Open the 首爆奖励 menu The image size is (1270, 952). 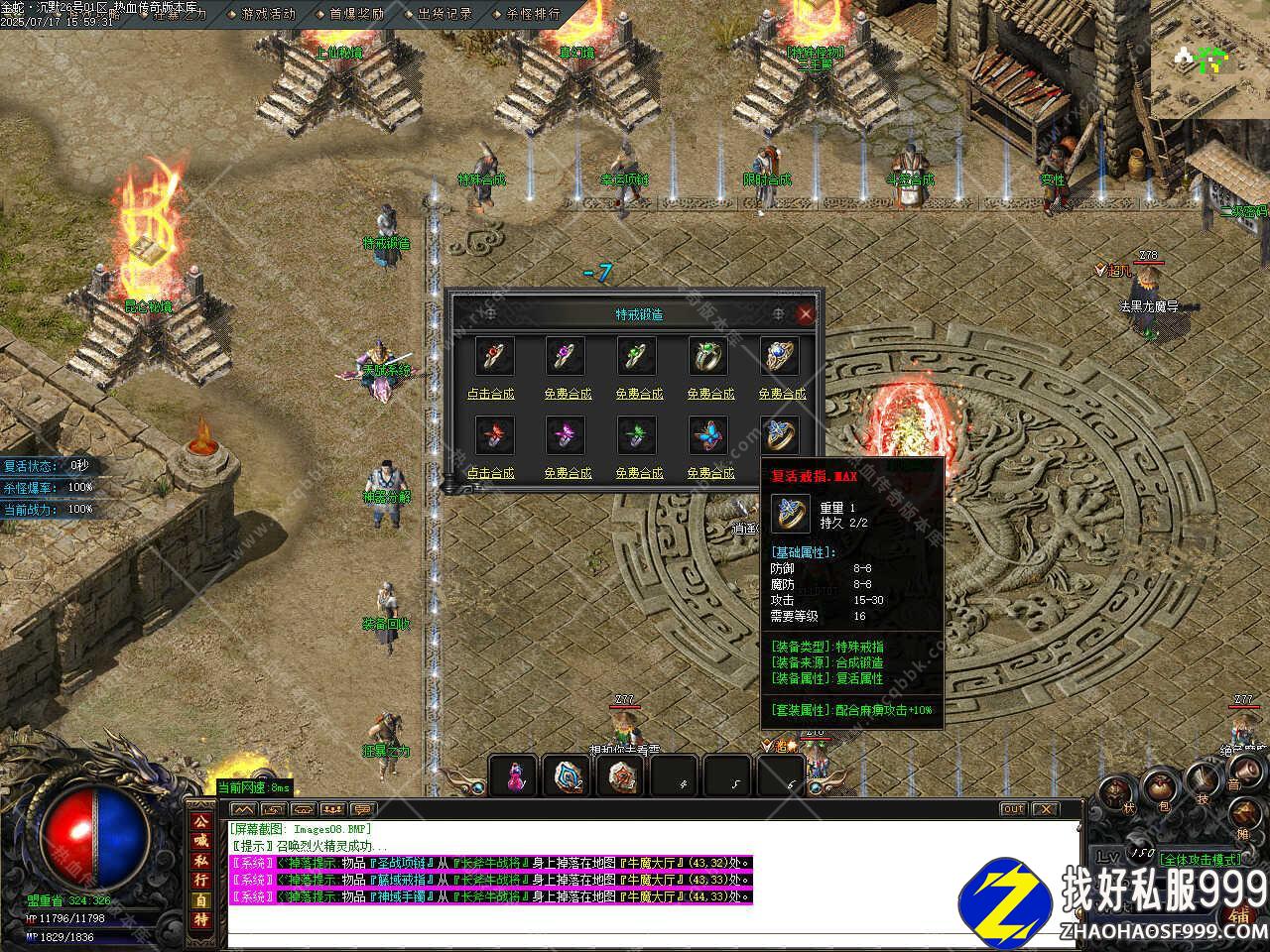pyautogui.click(x=356, y=14)
